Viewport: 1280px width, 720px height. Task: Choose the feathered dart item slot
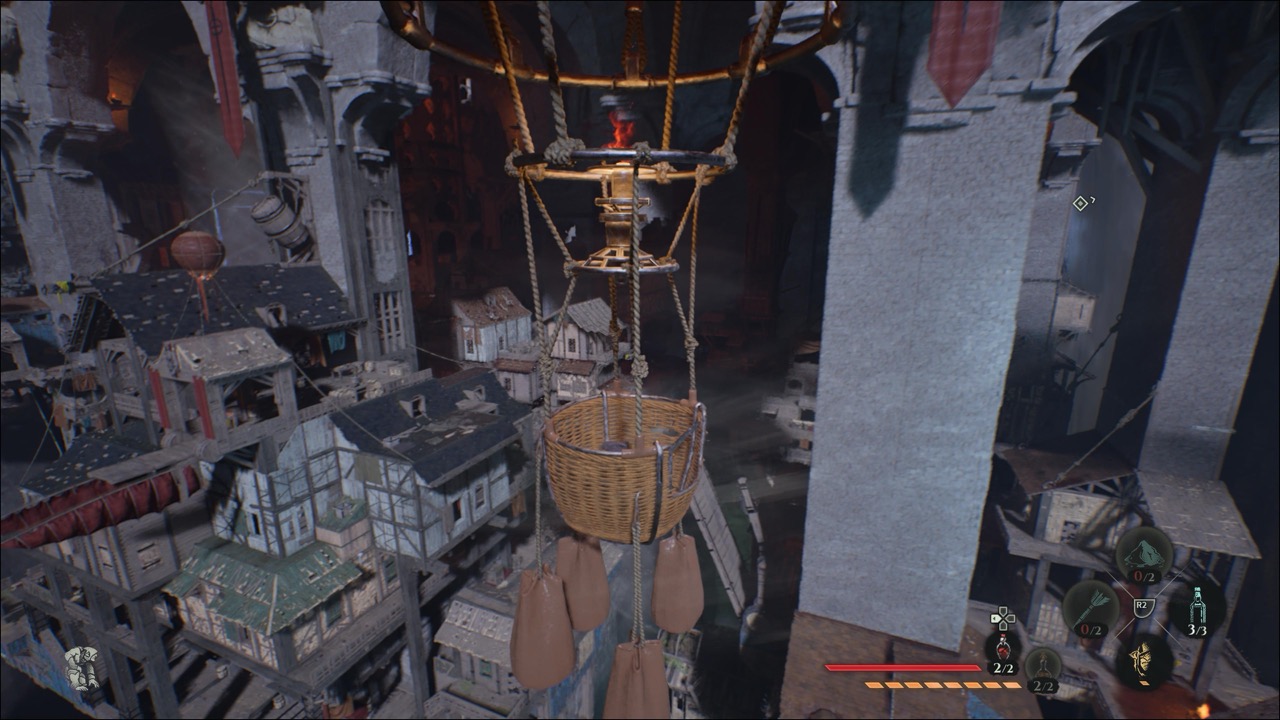(x=1089, y=606)
